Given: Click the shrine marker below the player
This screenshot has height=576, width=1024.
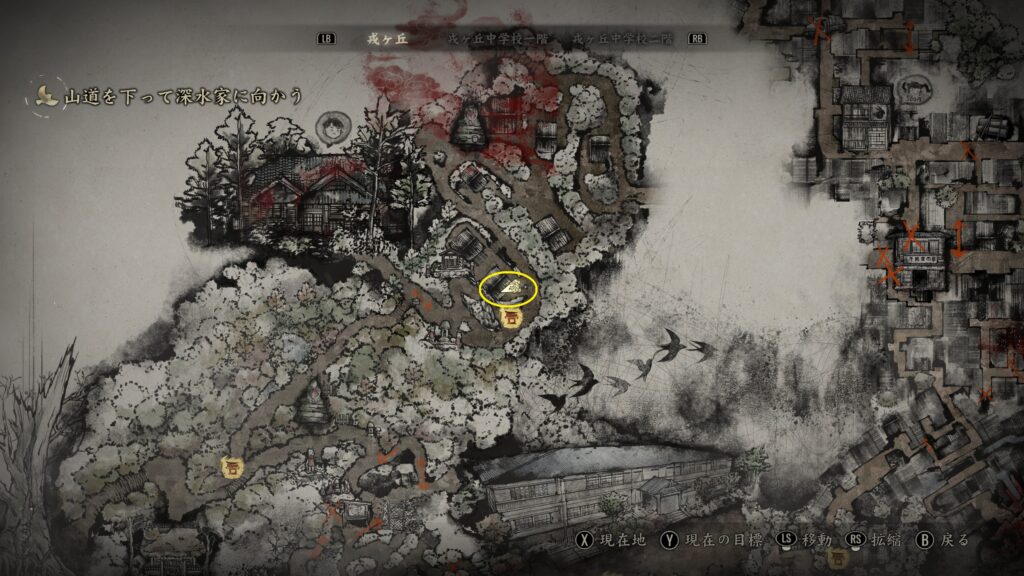Looking at the screenshot, I should pyautogui.click(x=511, y=318).
